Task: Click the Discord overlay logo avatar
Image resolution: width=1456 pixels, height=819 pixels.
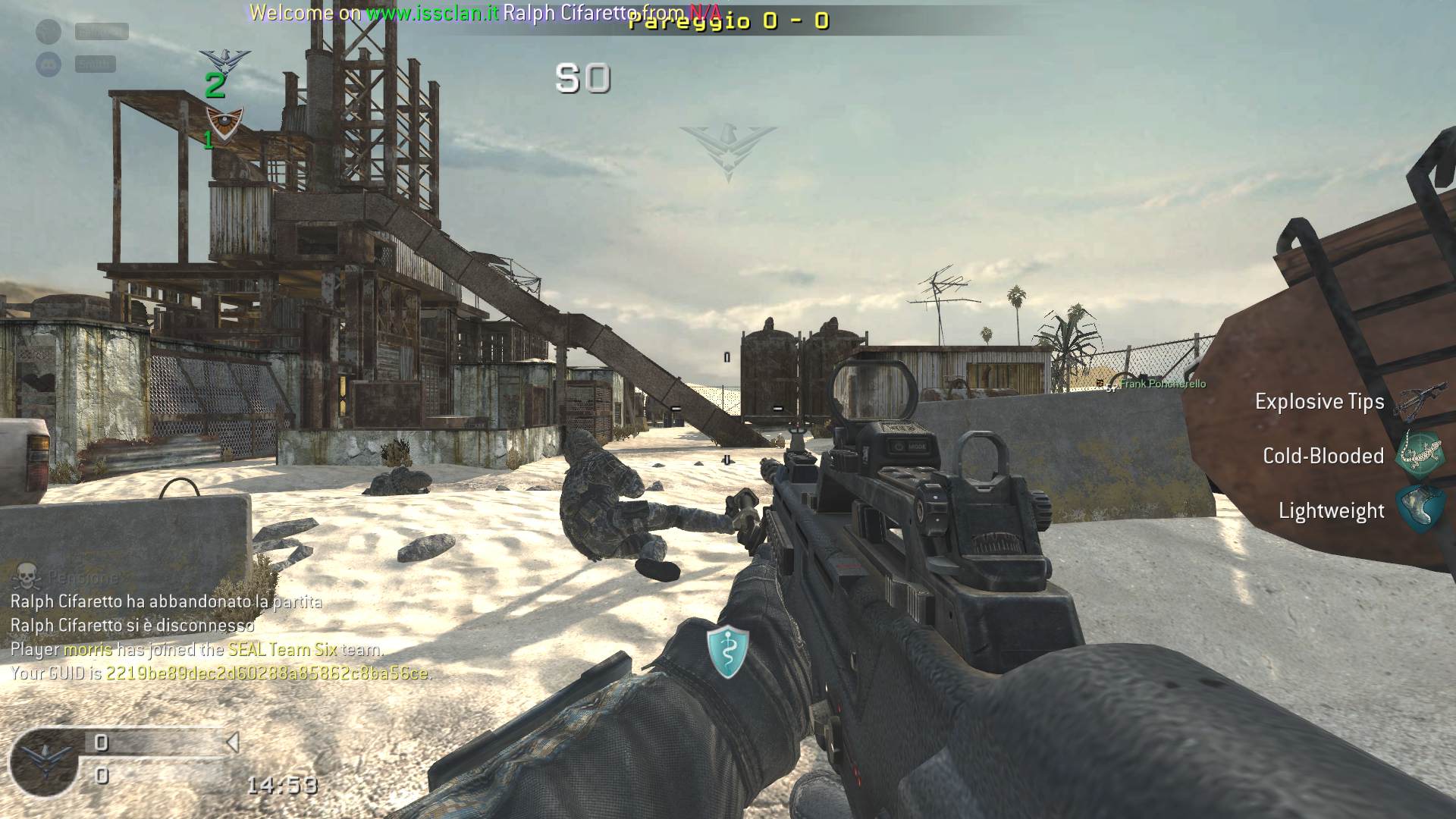Action: pyautogui.click(x=49, y=64)
